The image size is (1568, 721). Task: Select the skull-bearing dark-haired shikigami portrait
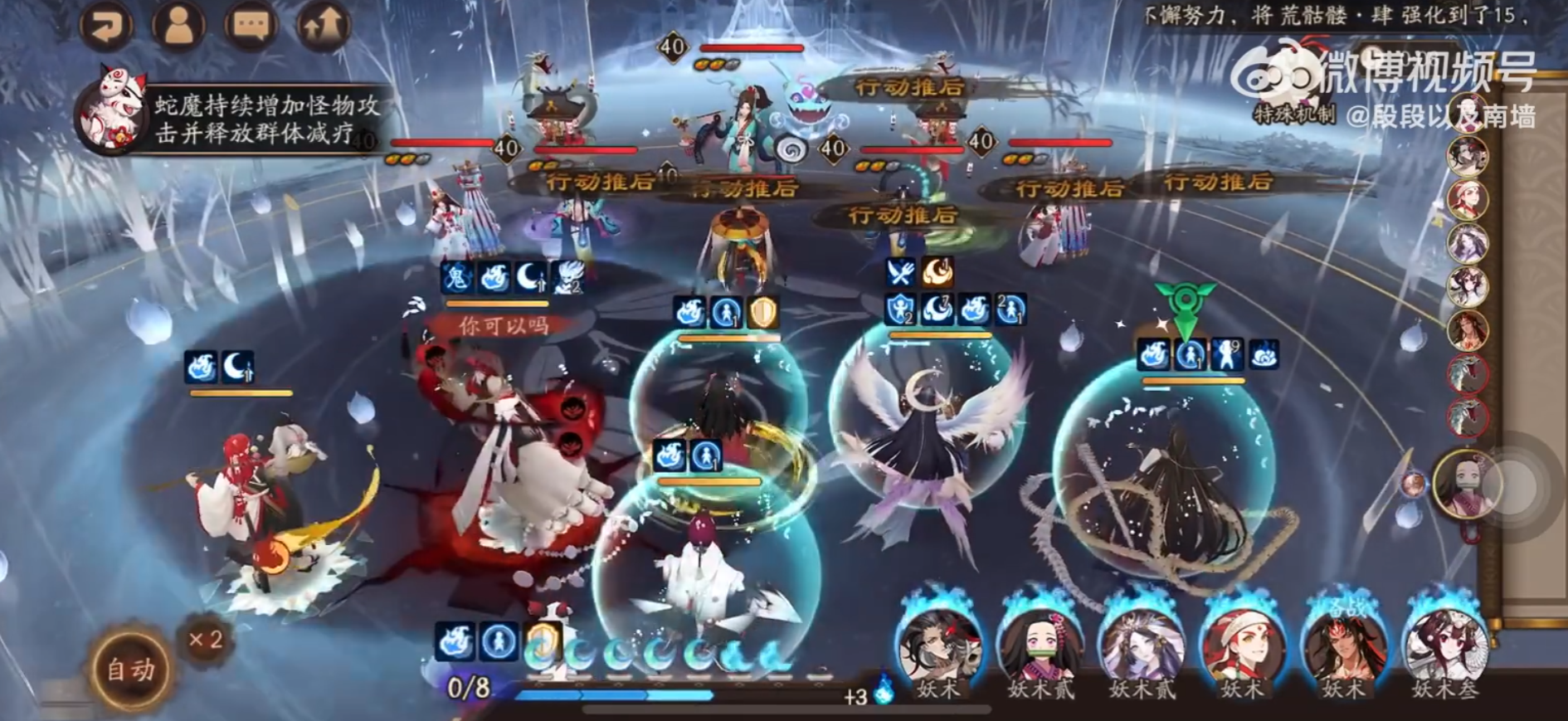click(x=939, y=647)
